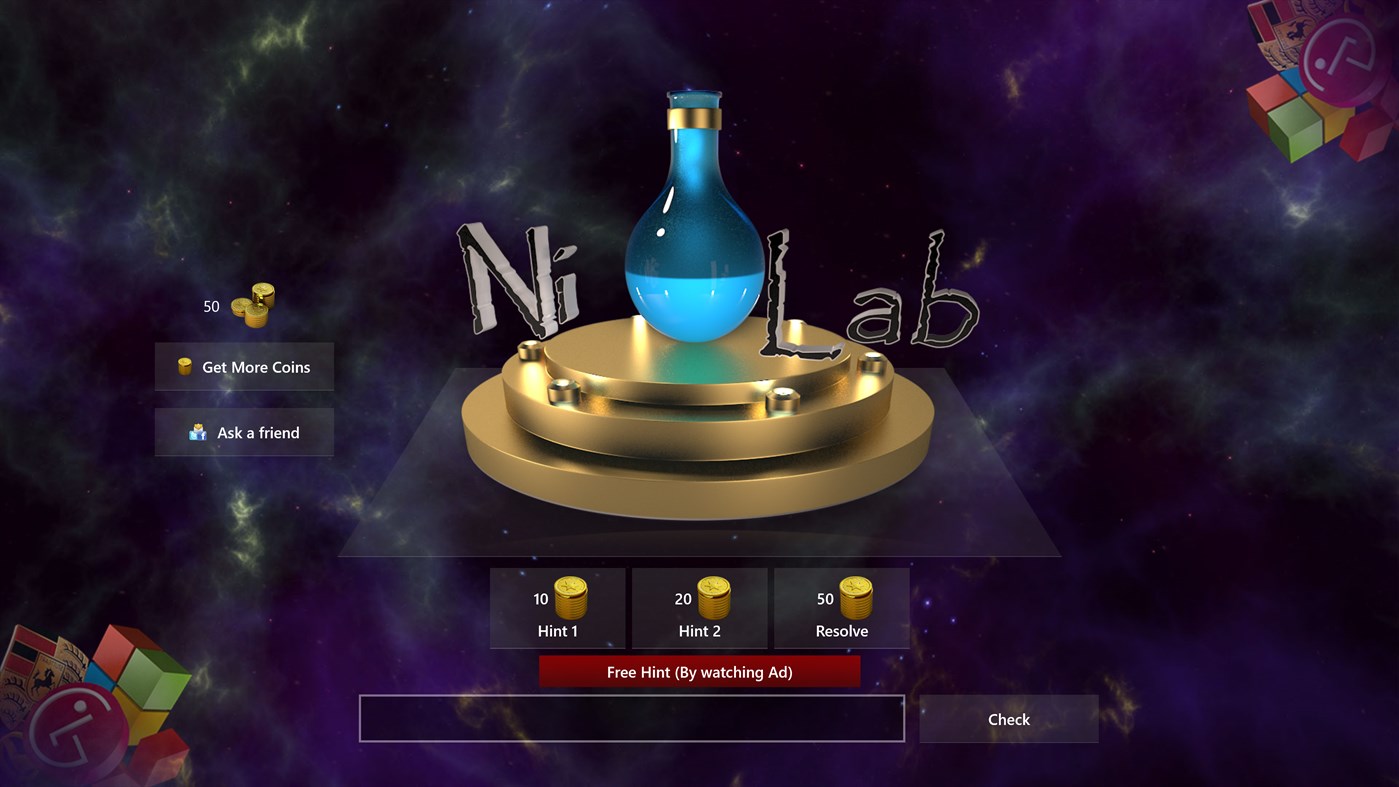Click the coin icon above Resolve
Screen dimensions: 1399x787
[x=855, y=598]
